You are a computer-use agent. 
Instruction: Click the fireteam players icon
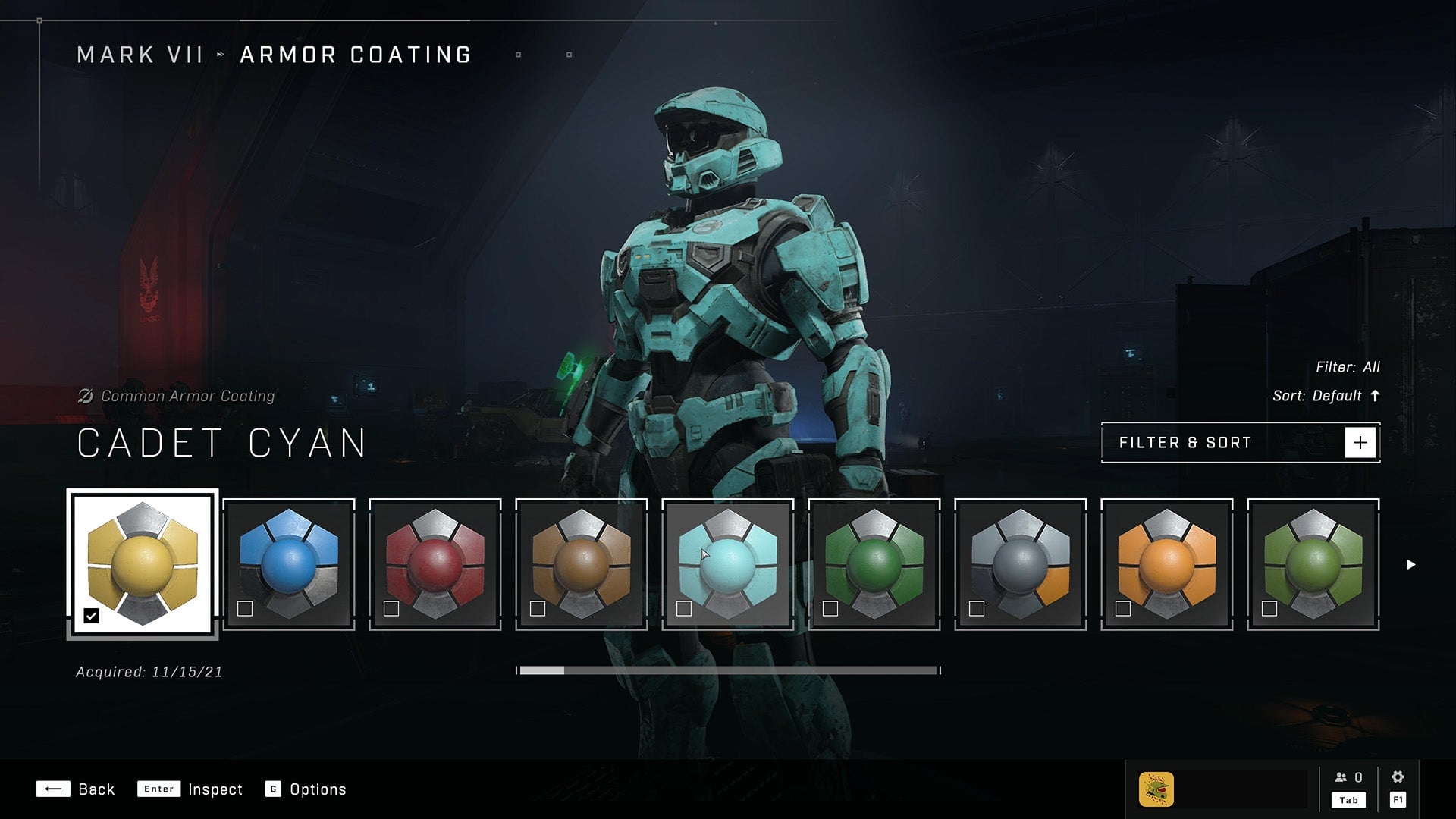pos(1345,777)
